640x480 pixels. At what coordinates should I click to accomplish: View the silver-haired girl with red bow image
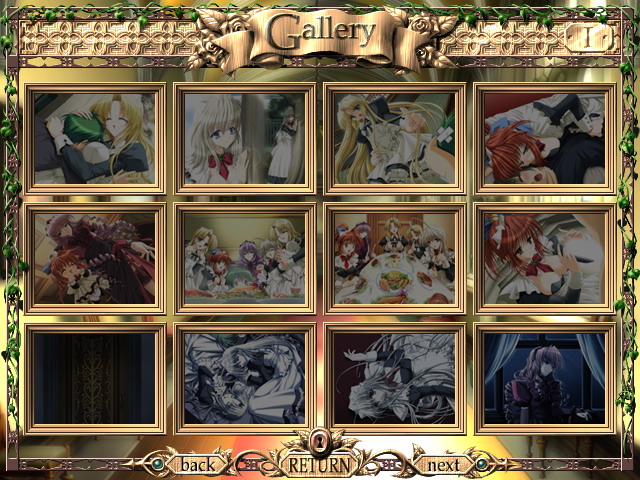tap(245, 137)
